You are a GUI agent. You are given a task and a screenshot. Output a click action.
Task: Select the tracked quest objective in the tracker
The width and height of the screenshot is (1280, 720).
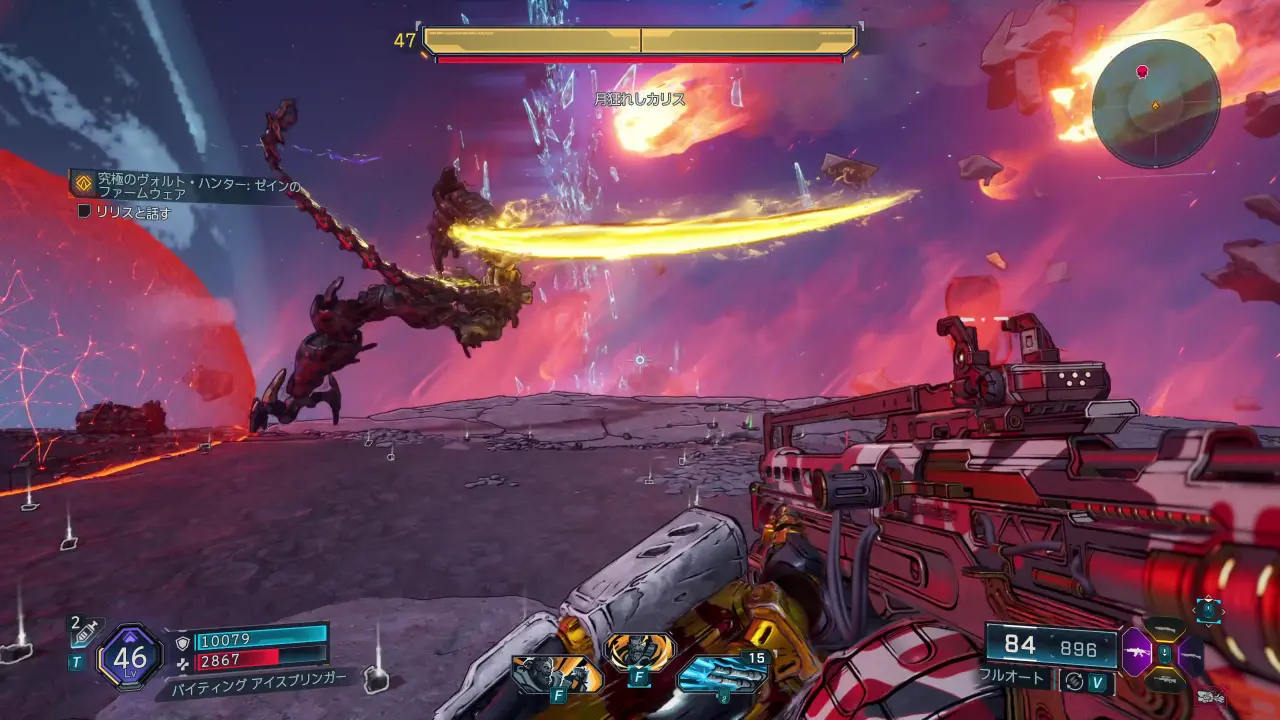(x=124, y=212)
